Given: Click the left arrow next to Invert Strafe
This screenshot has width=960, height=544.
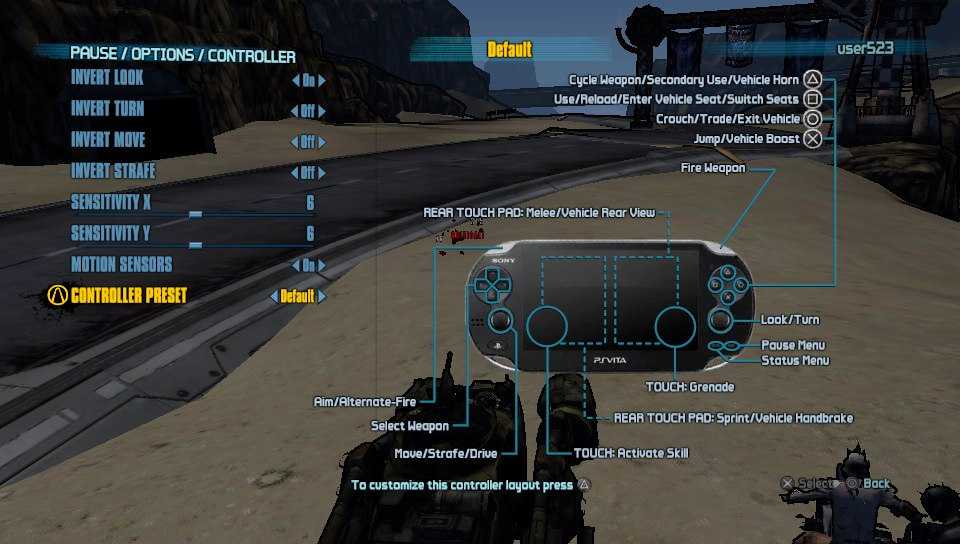Looking at the screenshot, I should click(x=295, y=174).
